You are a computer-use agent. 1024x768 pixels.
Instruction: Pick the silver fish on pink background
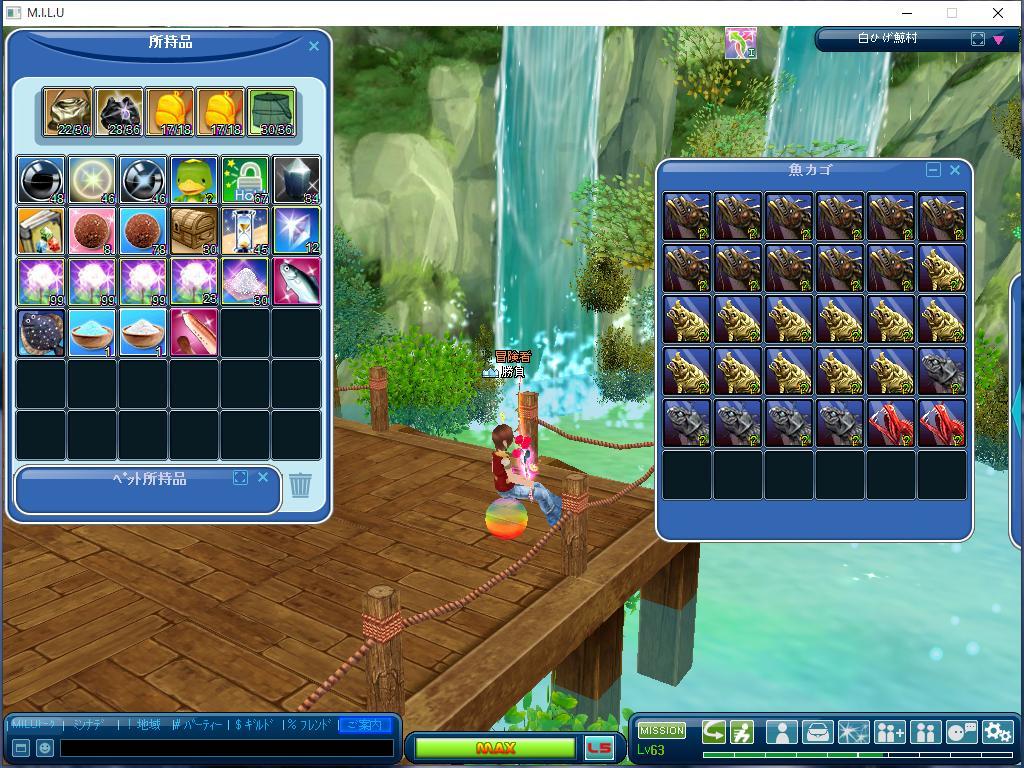[296, 282]
